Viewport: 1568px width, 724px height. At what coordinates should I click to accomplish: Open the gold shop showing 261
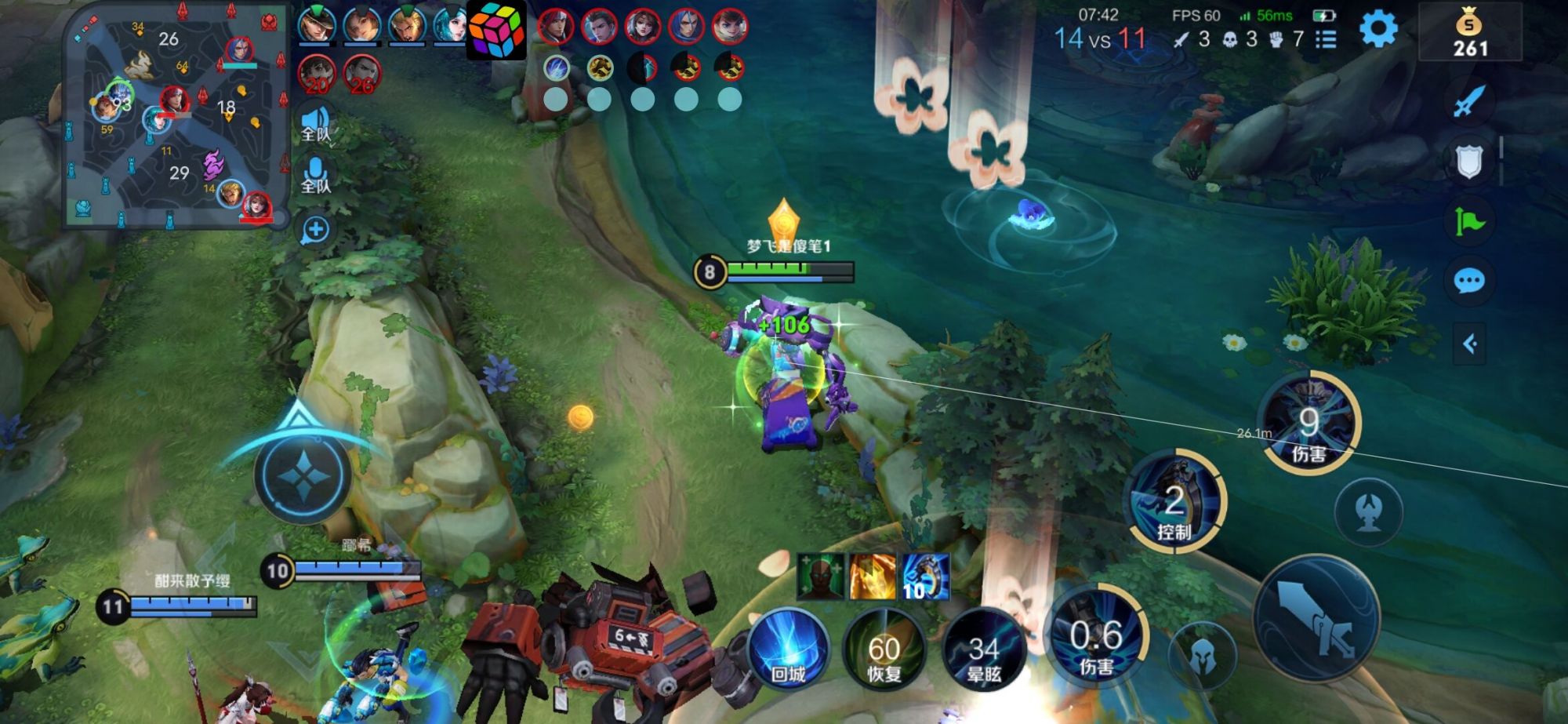pos(1469,33)
